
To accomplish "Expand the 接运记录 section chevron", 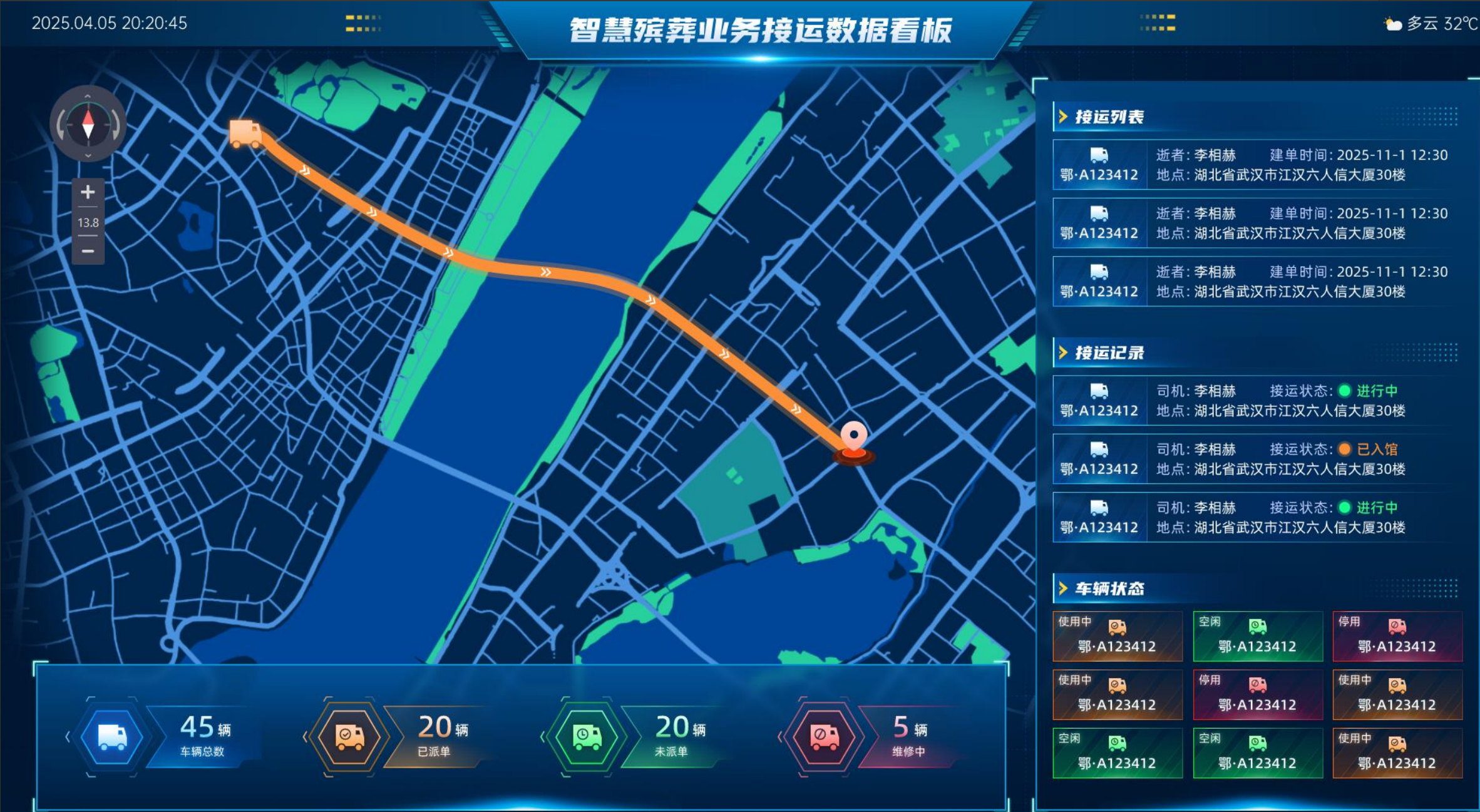I will coord(1062,352).
